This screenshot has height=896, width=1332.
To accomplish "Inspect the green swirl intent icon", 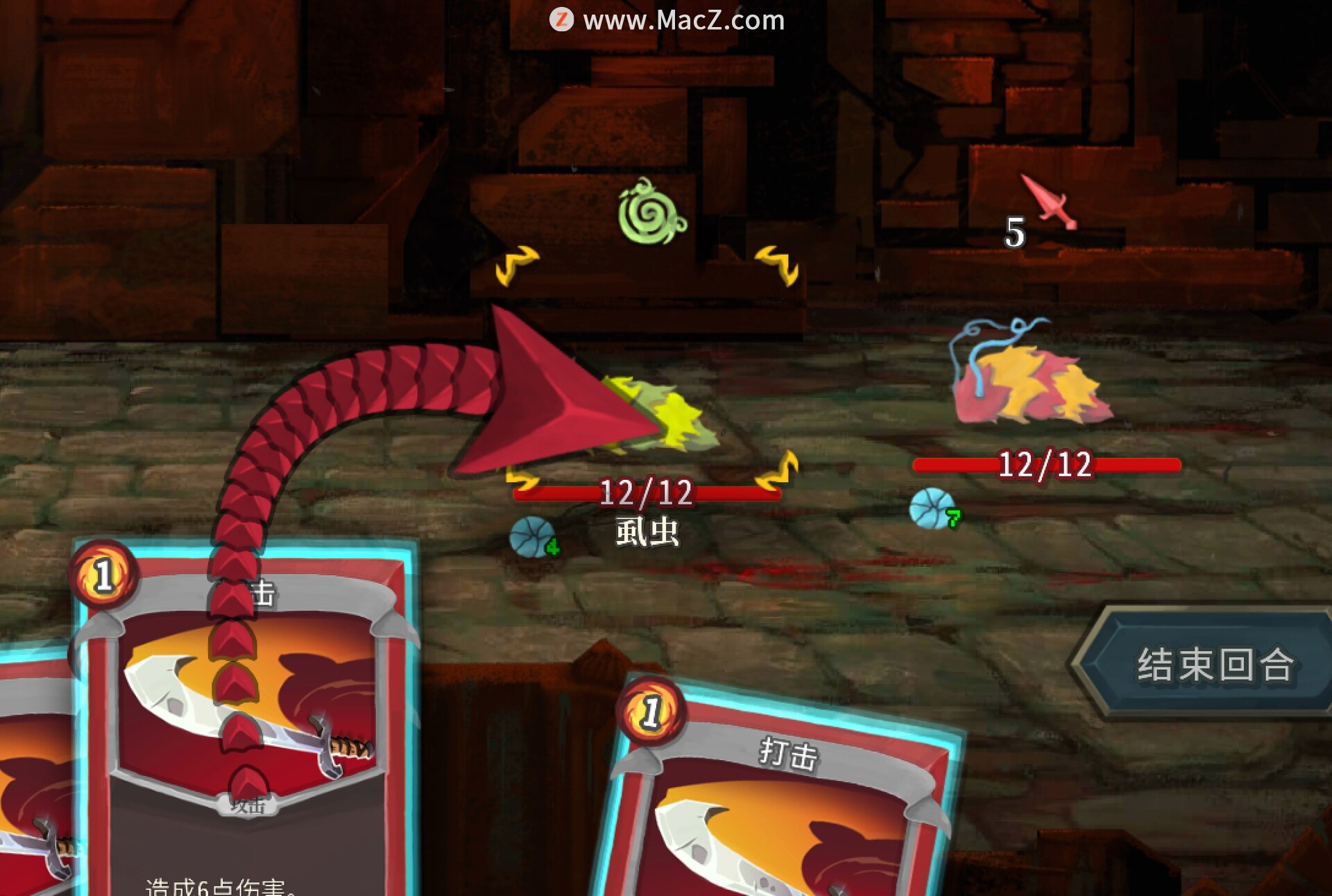I will [651, 213].
